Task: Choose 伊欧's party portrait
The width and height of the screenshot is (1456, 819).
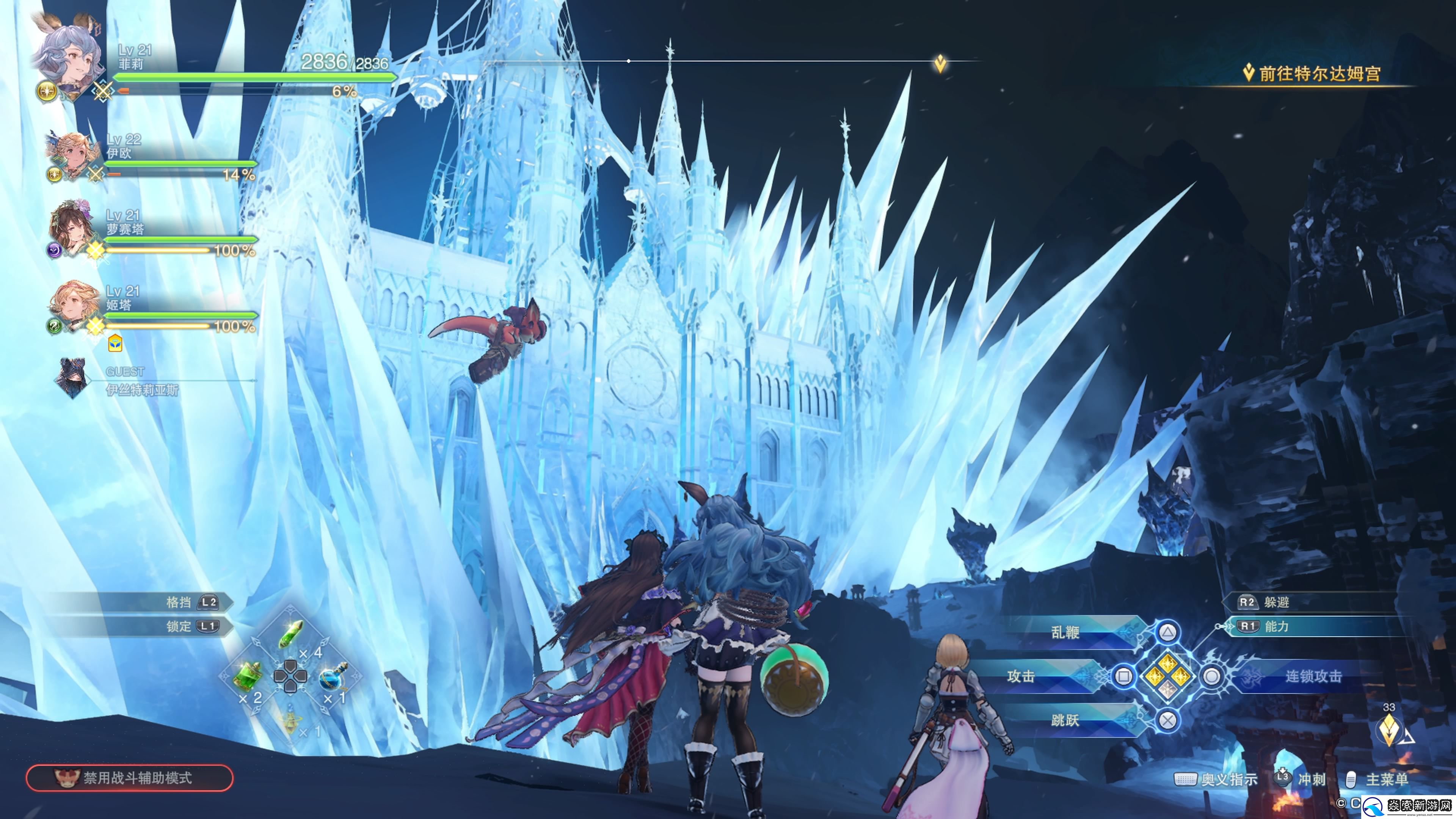Action: pos(72,154)
